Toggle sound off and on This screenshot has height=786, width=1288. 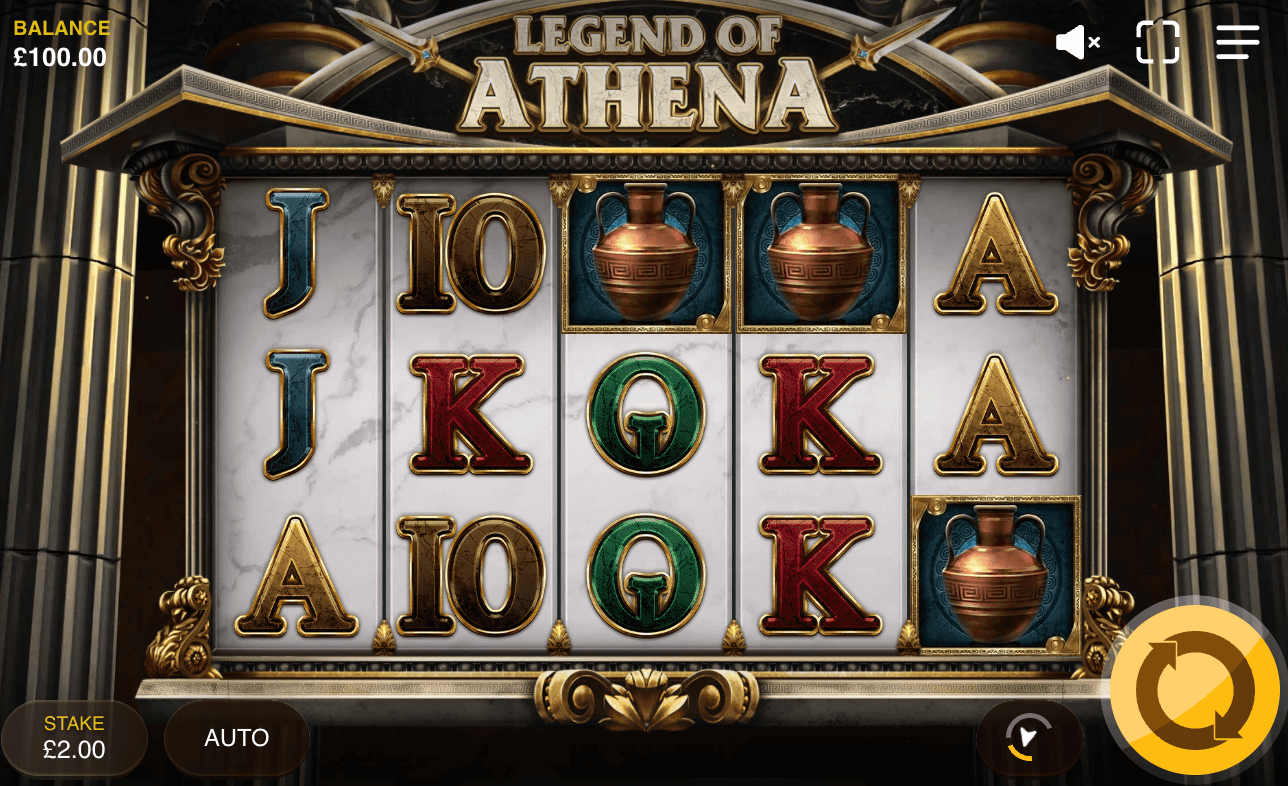point(1074,42)
